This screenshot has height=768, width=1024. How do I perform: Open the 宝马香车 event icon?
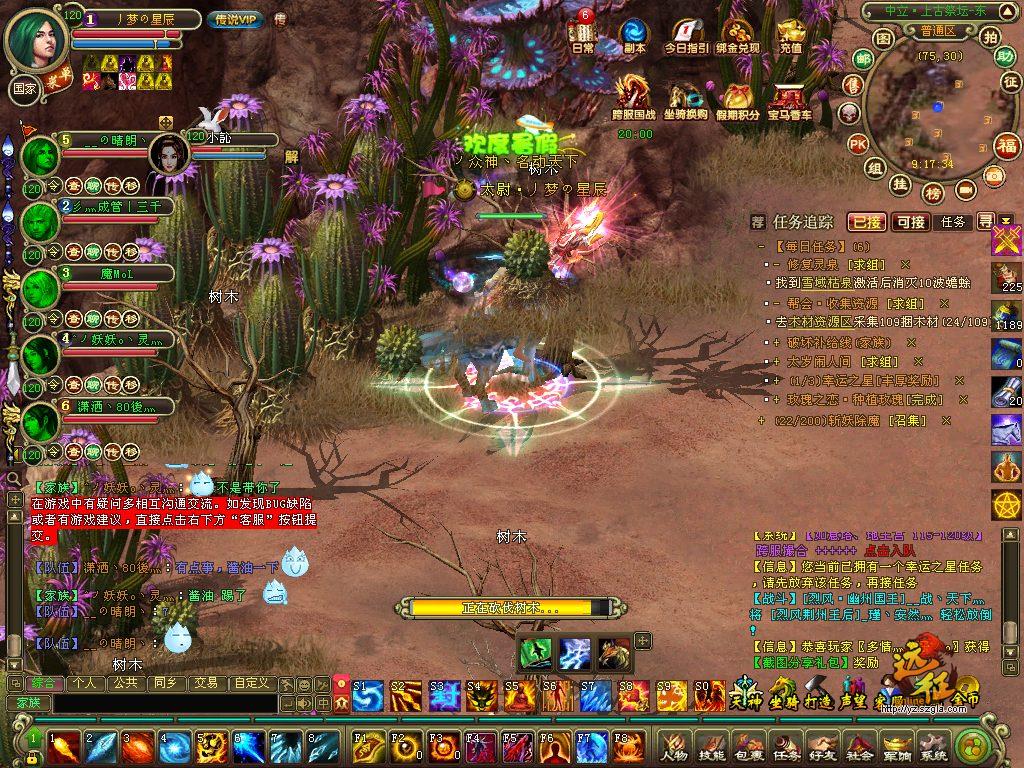click(789, 98)
